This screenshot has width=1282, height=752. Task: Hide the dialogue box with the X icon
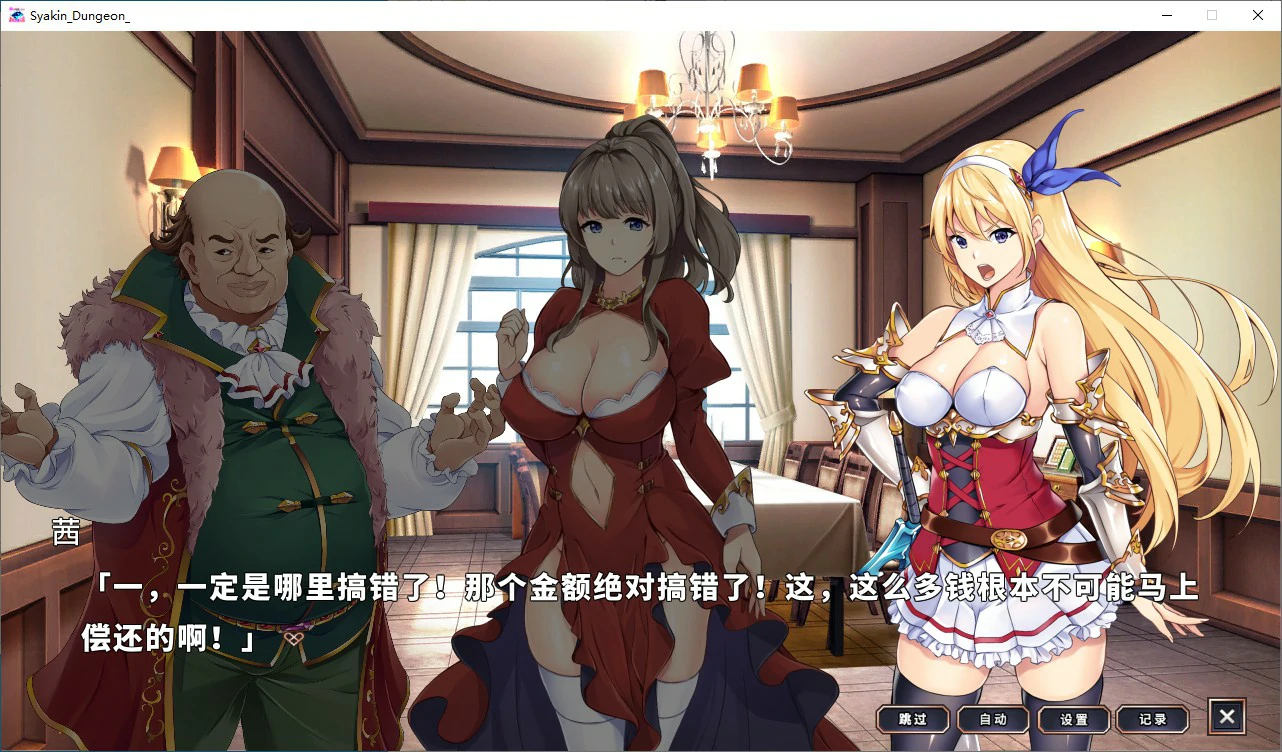click(x=1226, y=715)
